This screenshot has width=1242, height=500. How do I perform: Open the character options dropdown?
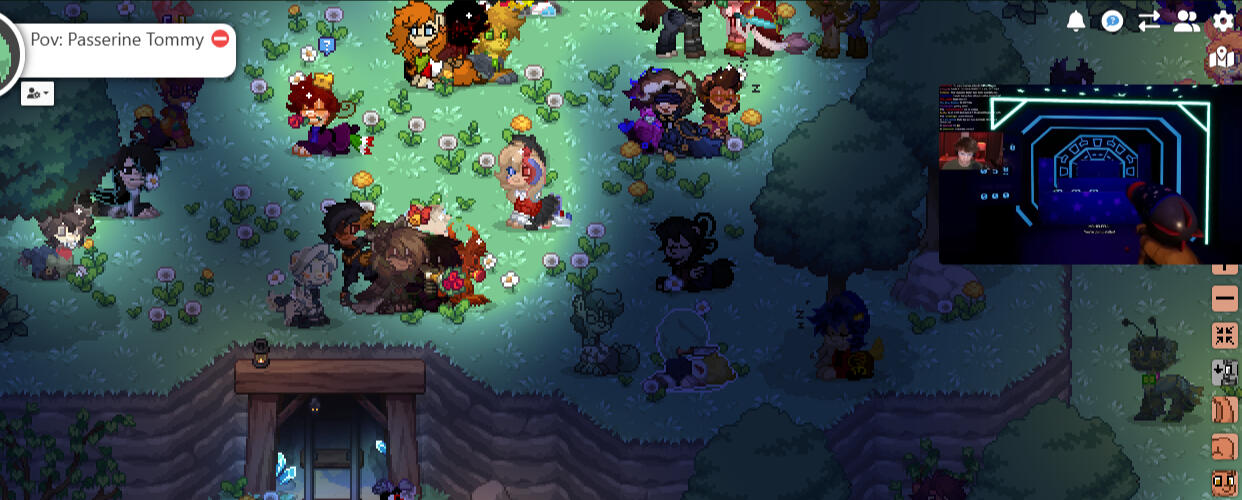click(x=37, y=93)
